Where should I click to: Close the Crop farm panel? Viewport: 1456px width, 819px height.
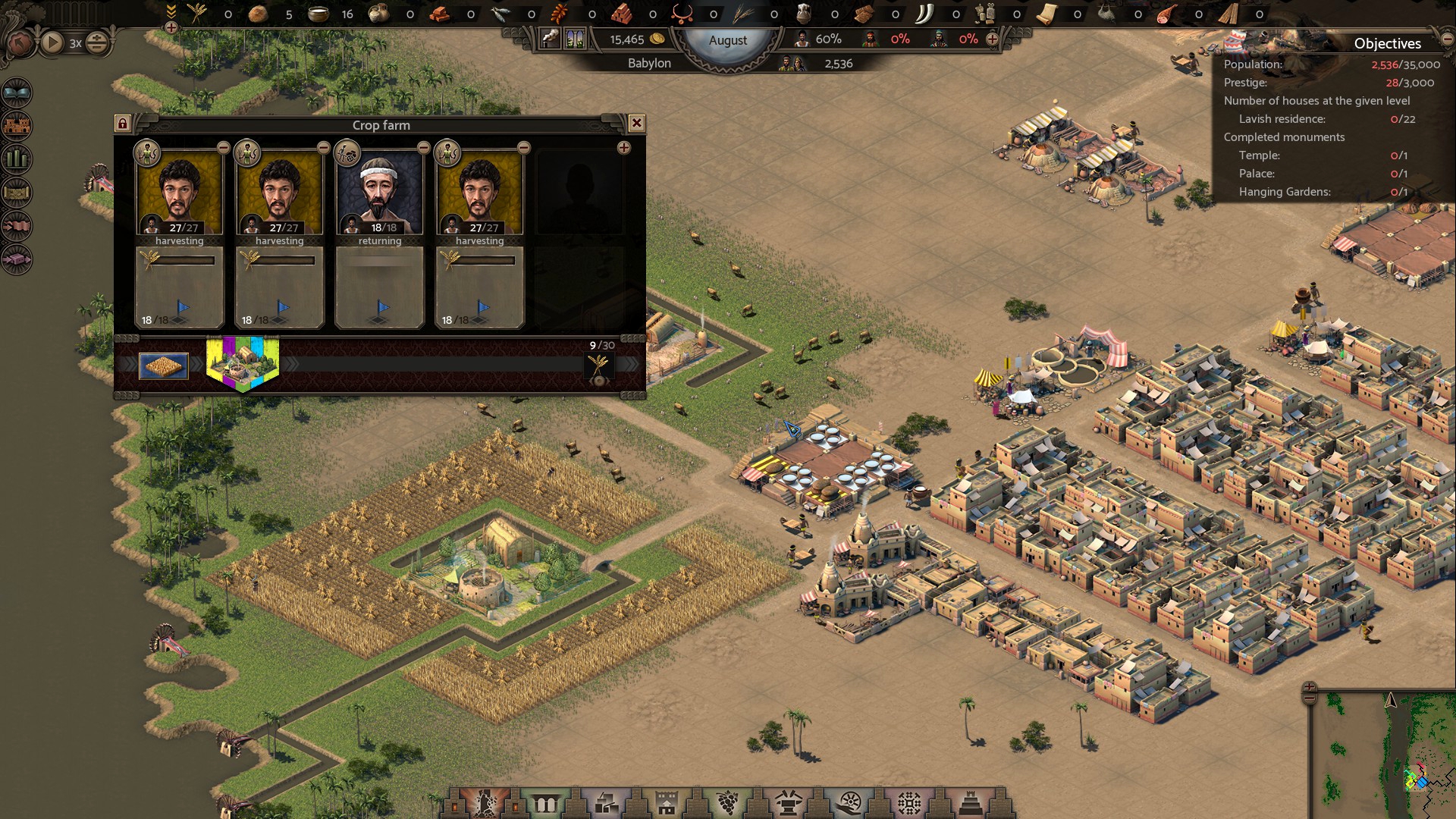tap(637, 123)
